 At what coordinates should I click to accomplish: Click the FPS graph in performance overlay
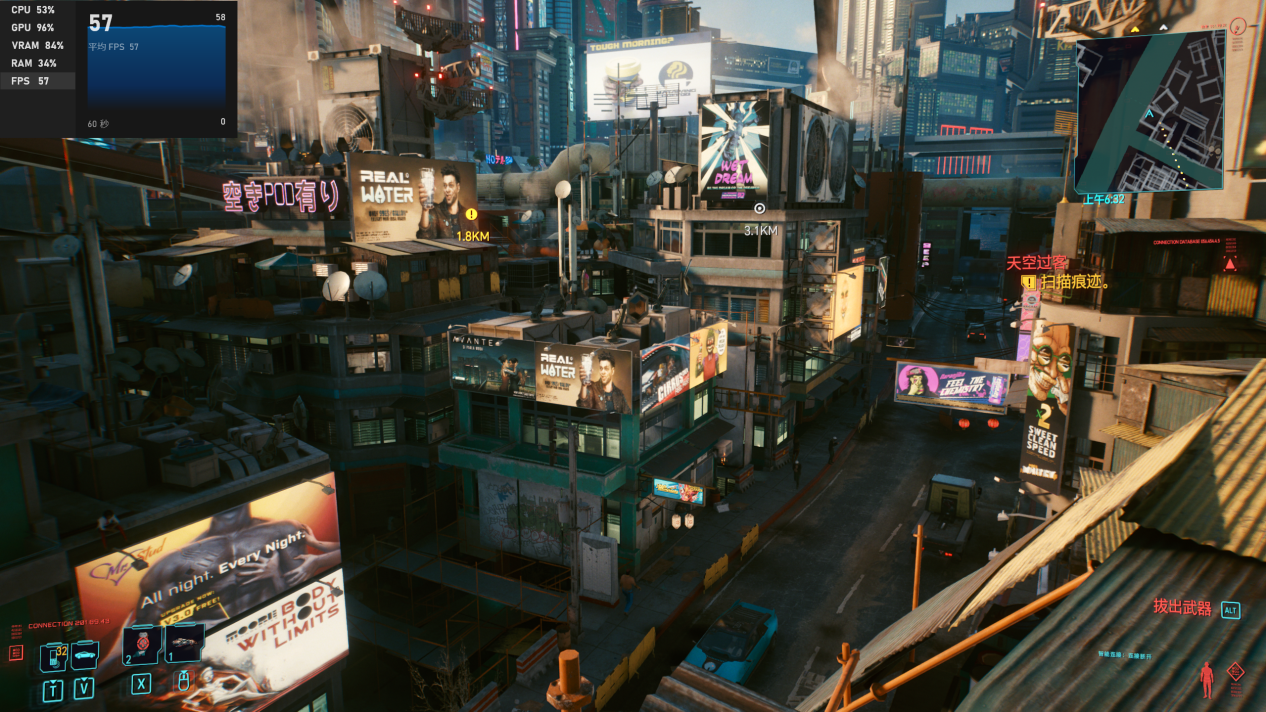pyautogui.click(x=156, y=72)
